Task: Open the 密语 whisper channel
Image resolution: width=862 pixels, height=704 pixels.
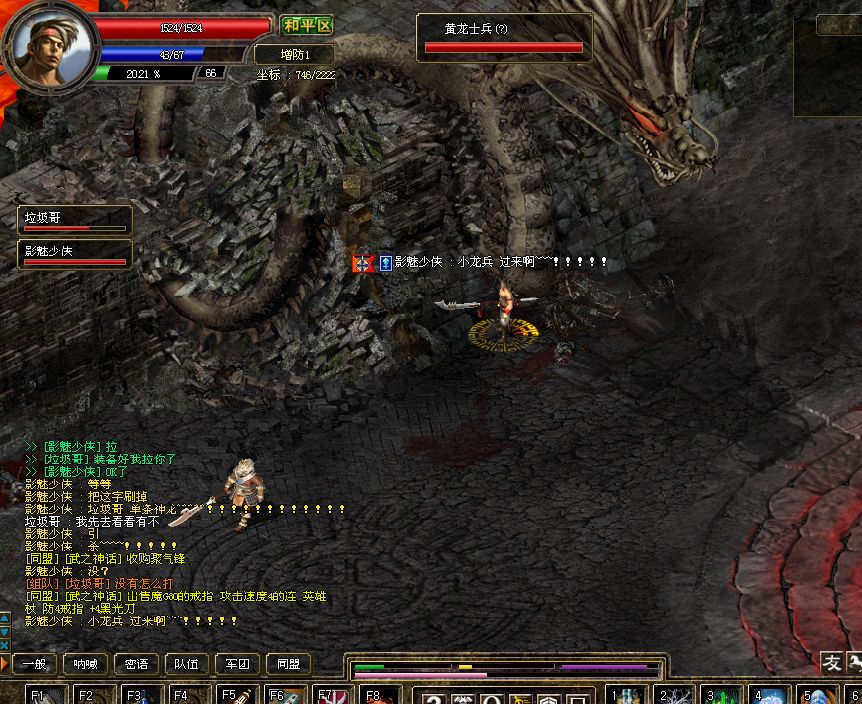Action: coord(137,664)
